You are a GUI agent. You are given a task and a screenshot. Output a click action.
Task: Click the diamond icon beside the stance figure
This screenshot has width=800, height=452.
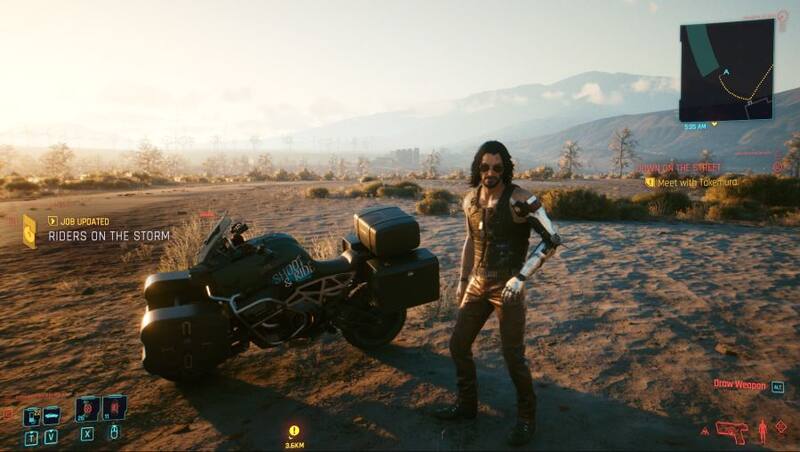(781, 427)
